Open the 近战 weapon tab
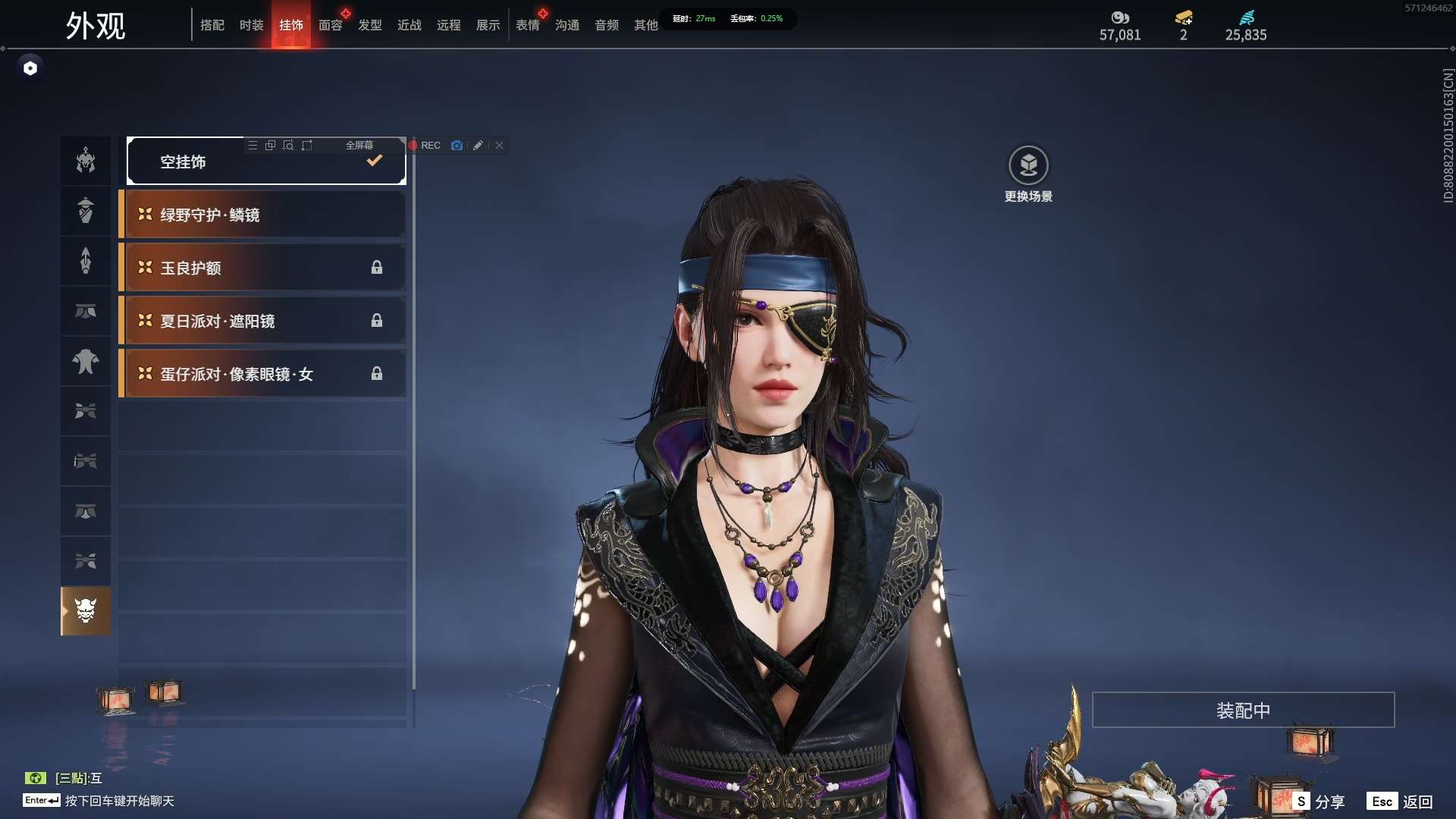The width and height of the screenshot is (1456, 819). 409,25
